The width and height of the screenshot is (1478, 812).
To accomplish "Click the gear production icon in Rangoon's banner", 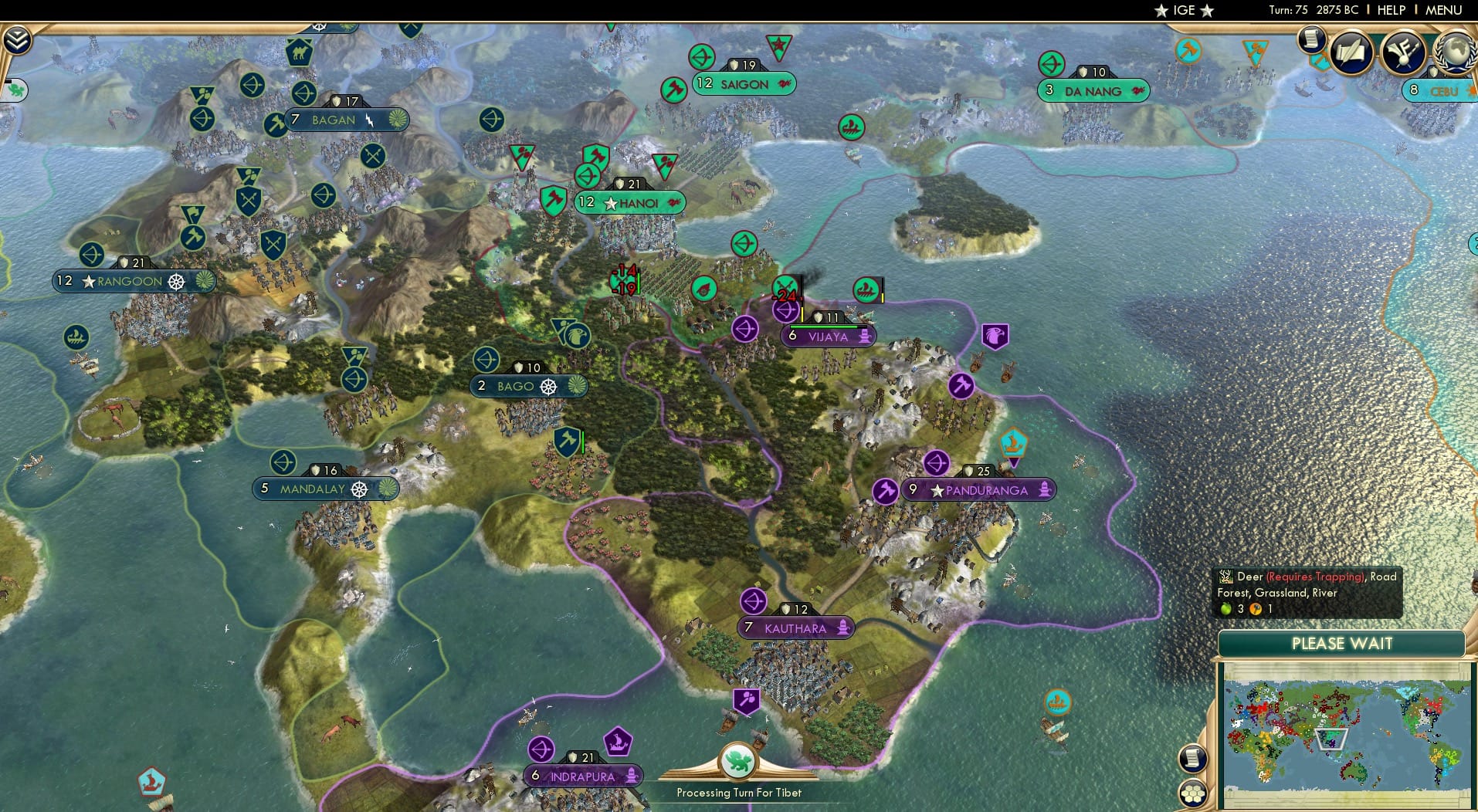I will click(x=176, y=282).
